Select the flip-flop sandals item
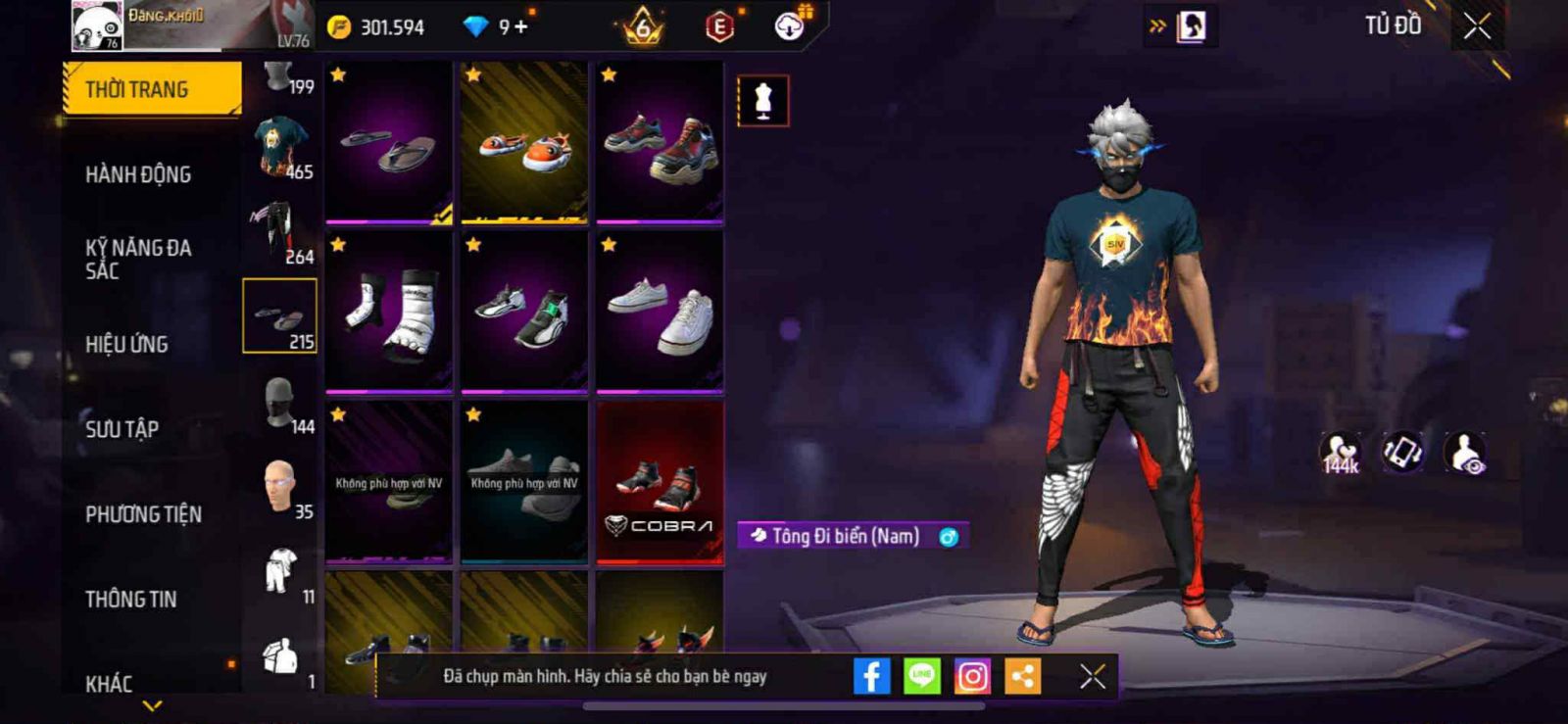 (x=389, y=143)
